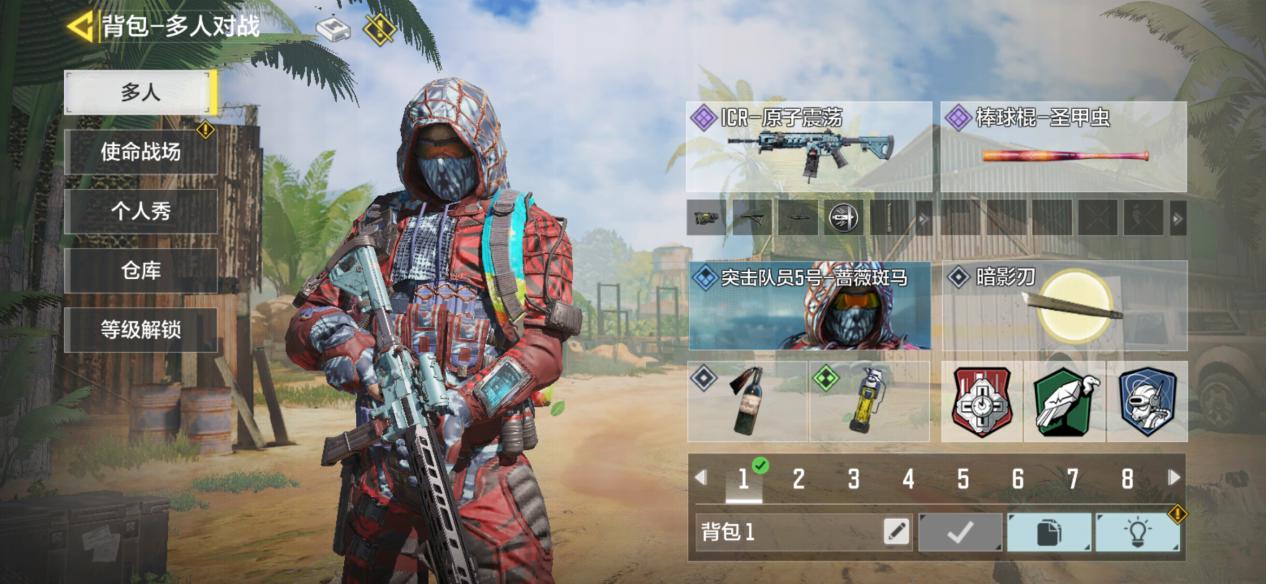Open the 突击队员5号 operator character slot
The height and width of the screenshot is (584, 1266).
[x=808, y=305]
